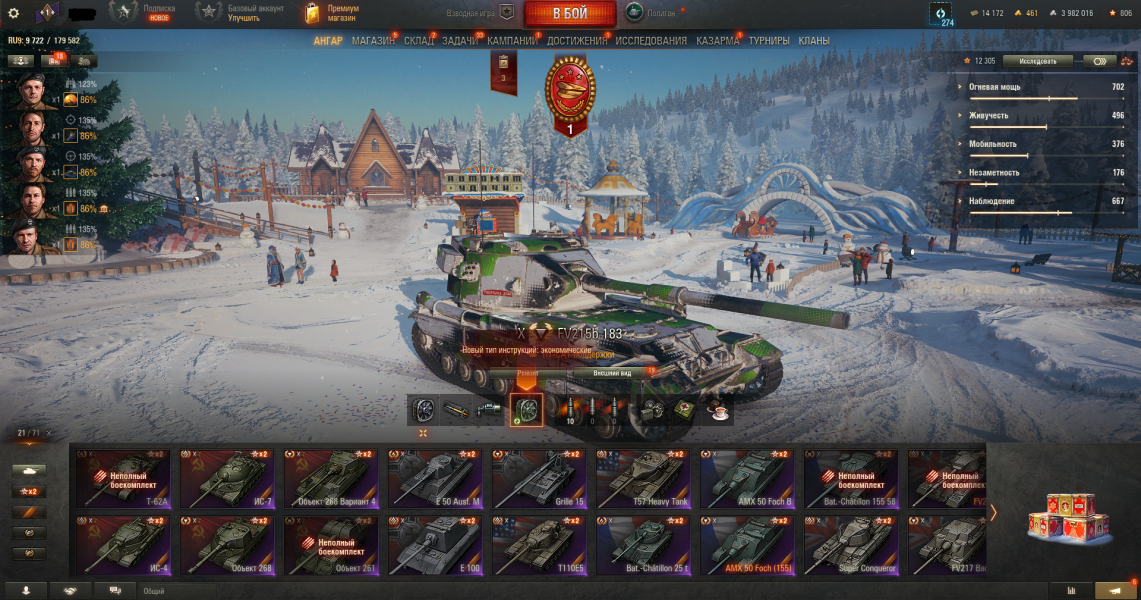Open the holiday gift boxes icon

(1069, 515)
